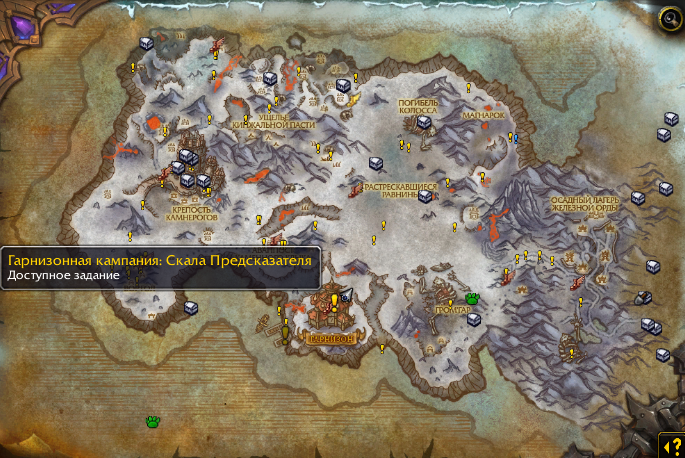
Task: Select the large quest marker on the garrison
Action: point(333,301)
